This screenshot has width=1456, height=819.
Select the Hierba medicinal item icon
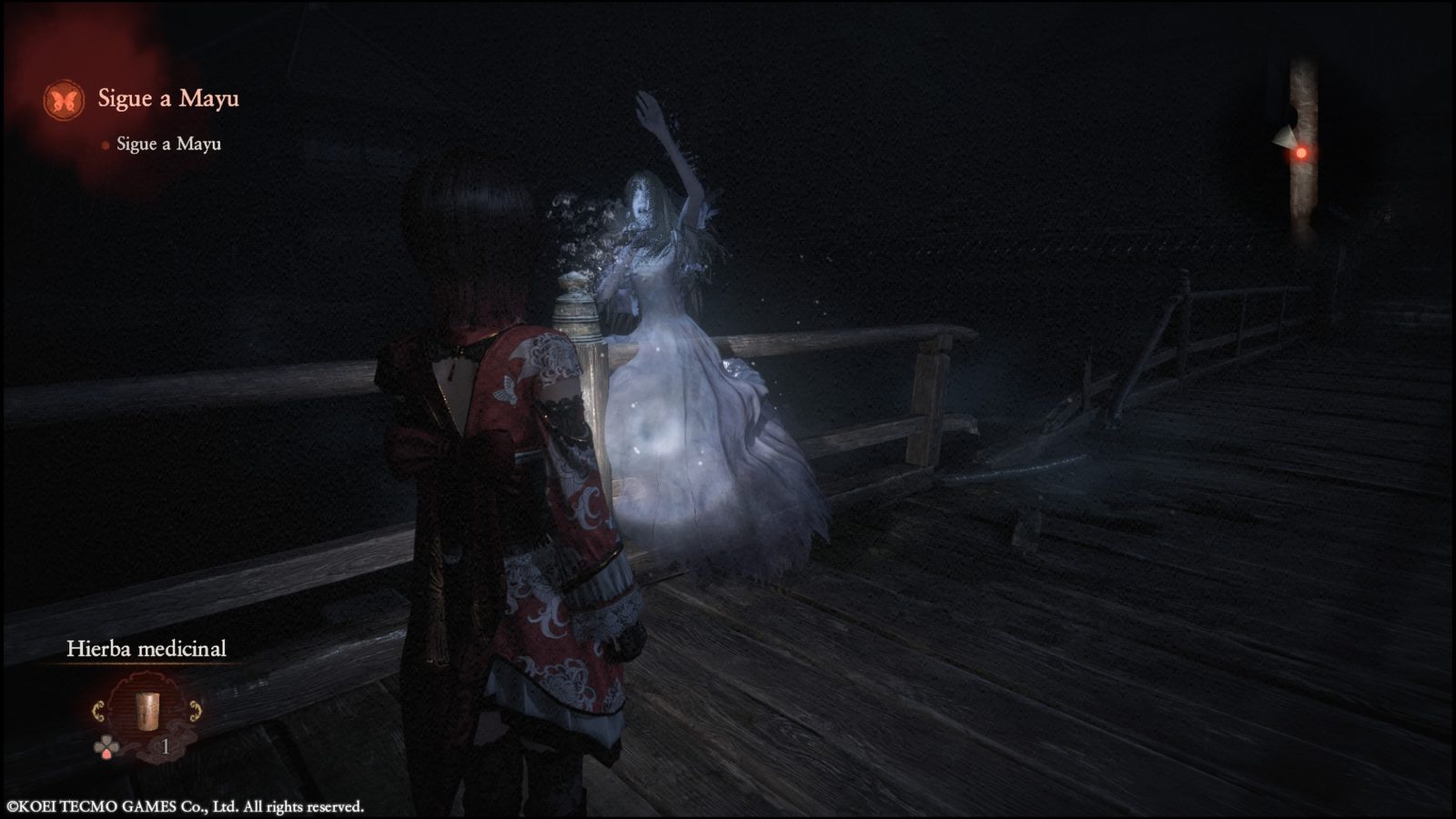(147, 712)
